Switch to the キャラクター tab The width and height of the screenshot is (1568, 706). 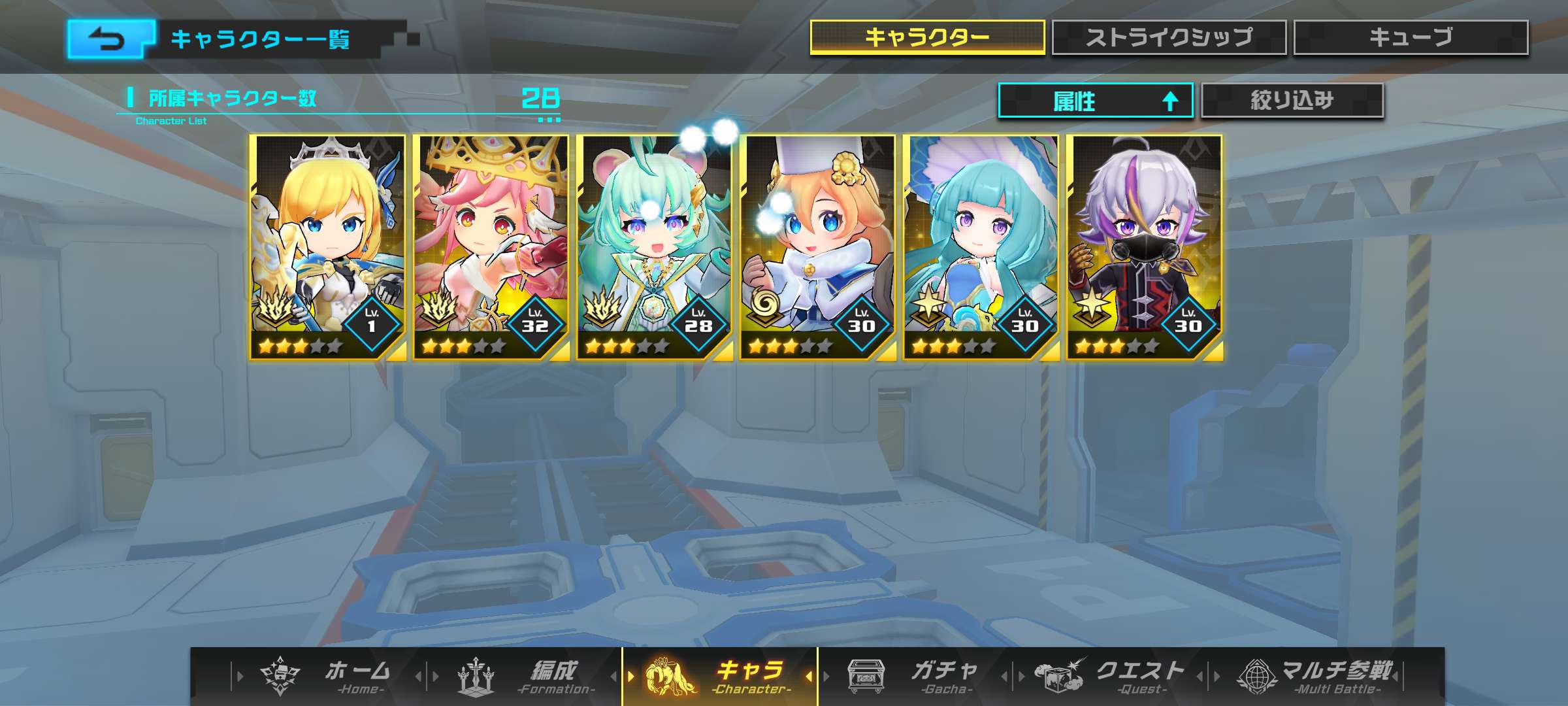(x=926, y=37)
